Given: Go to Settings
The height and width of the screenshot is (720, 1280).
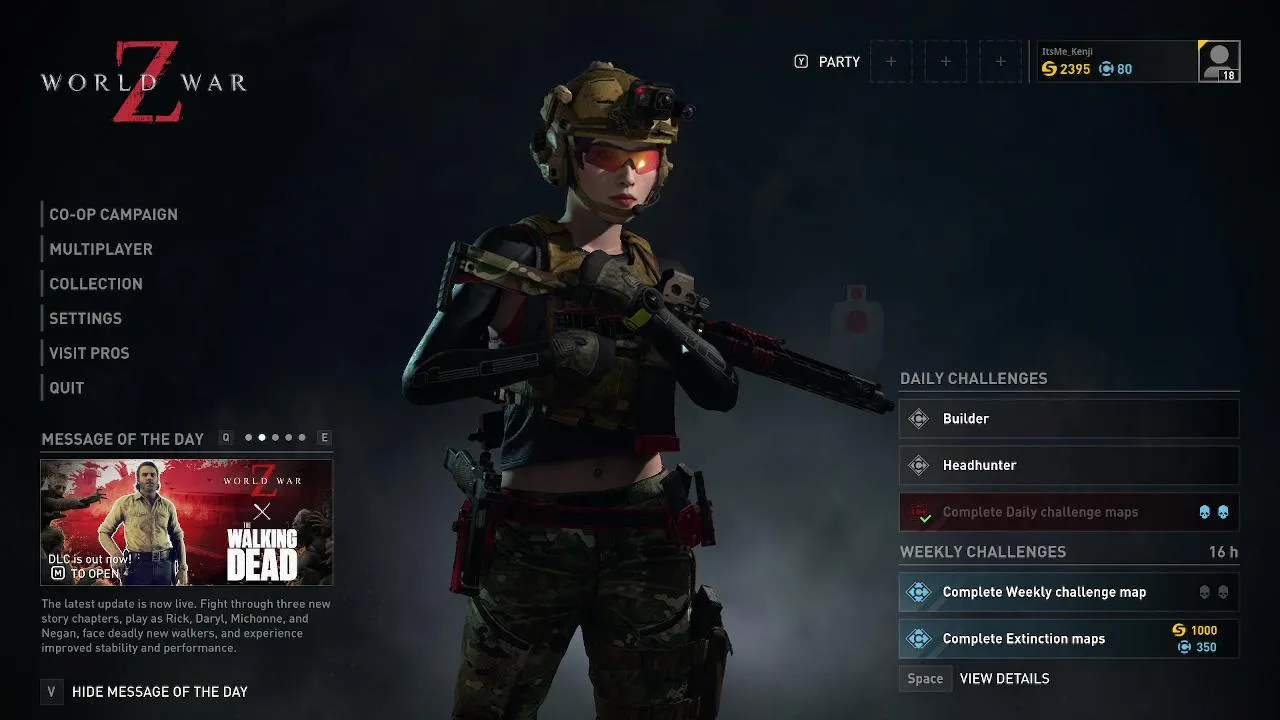Looking at the screenshot, I should tap(85, 318).
